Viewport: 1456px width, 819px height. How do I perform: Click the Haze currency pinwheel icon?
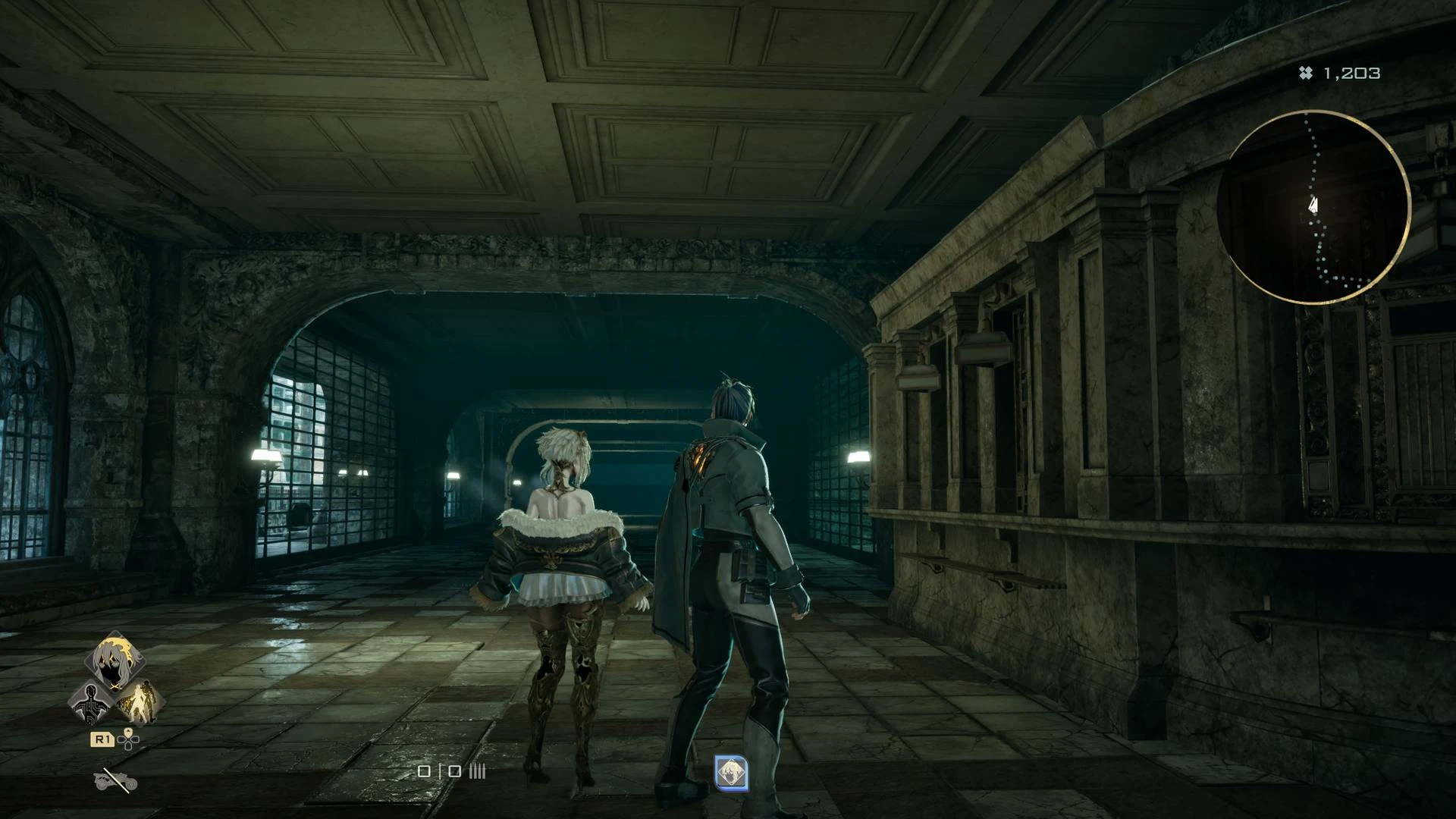(1305, 74)
